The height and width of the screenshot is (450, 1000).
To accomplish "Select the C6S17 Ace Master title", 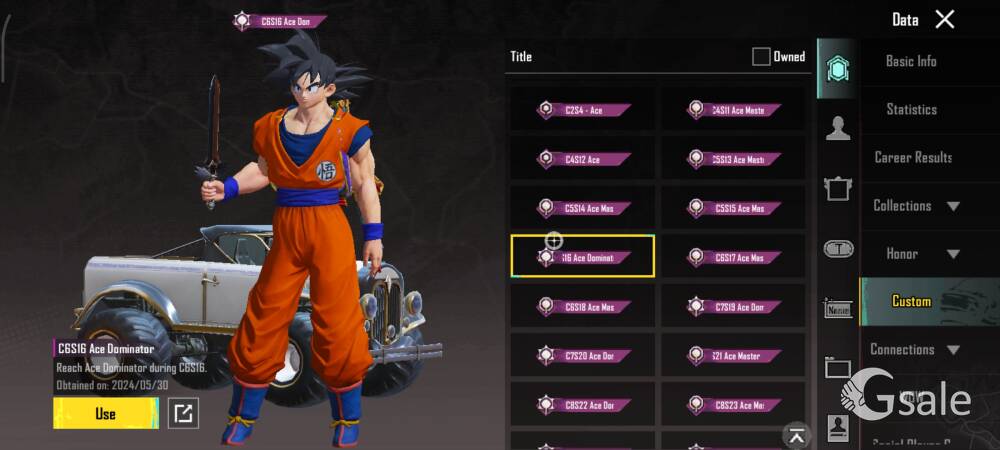I will point(733,257).
